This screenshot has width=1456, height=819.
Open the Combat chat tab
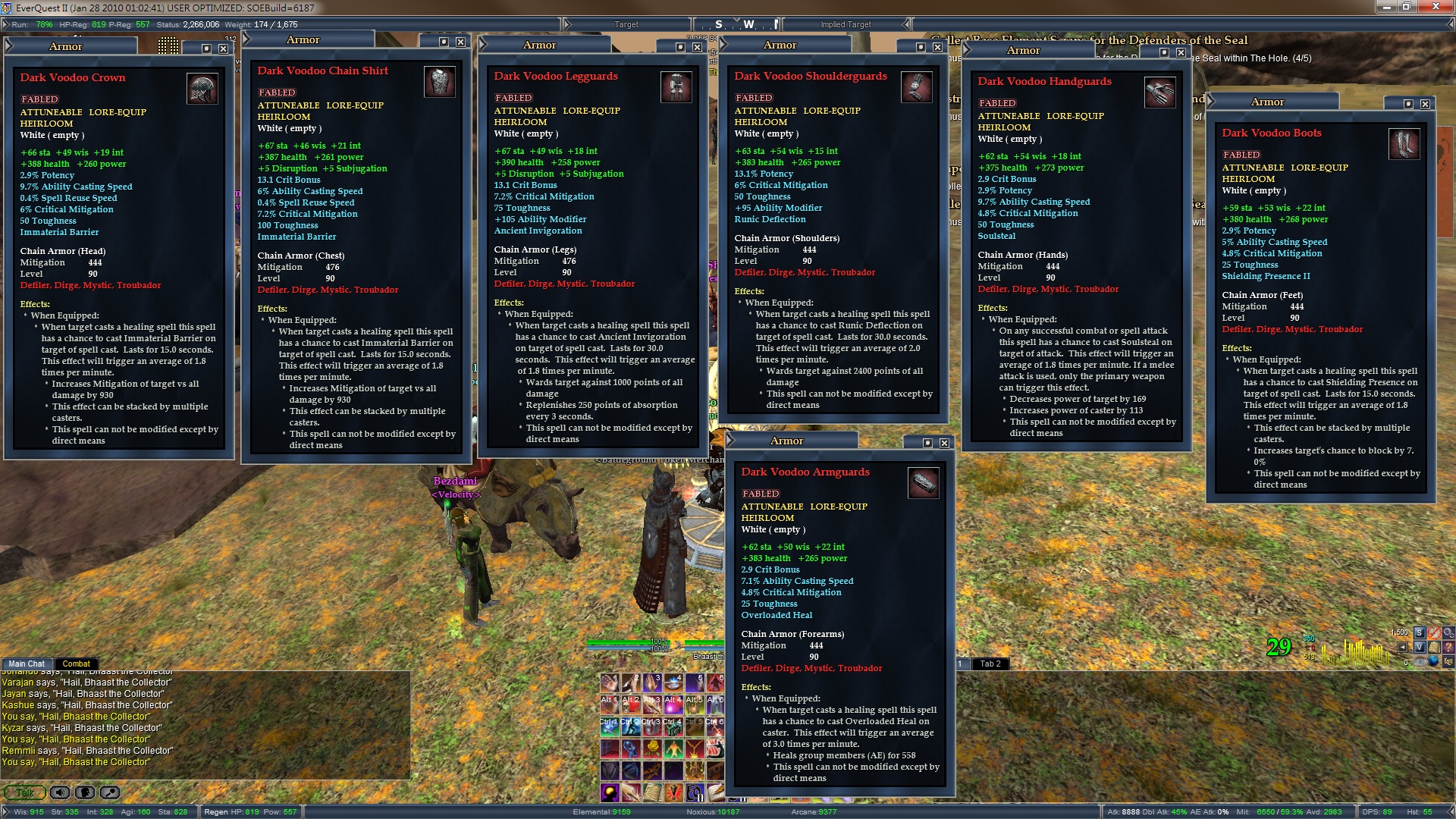(76, 664)
